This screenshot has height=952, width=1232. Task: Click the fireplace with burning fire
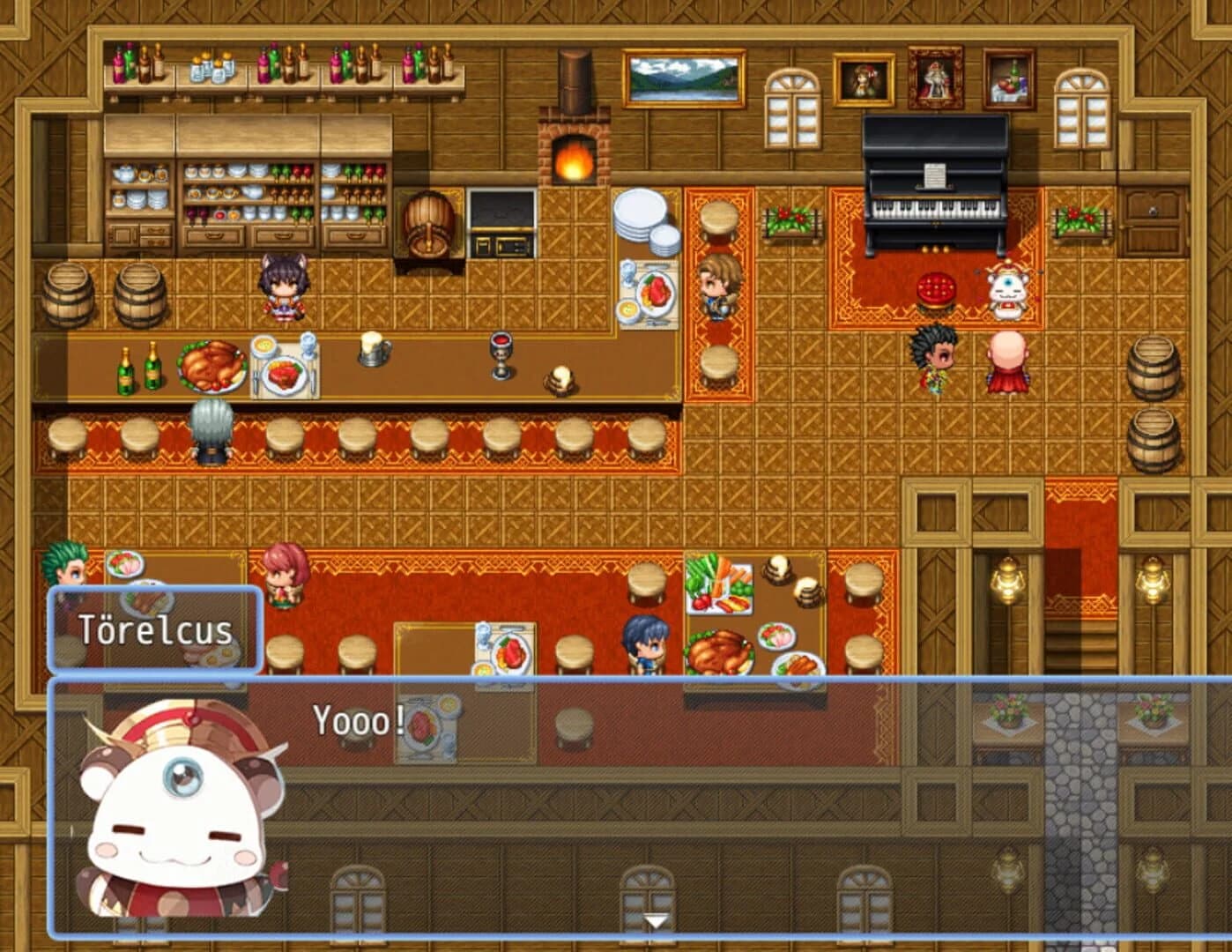(574, 160)
